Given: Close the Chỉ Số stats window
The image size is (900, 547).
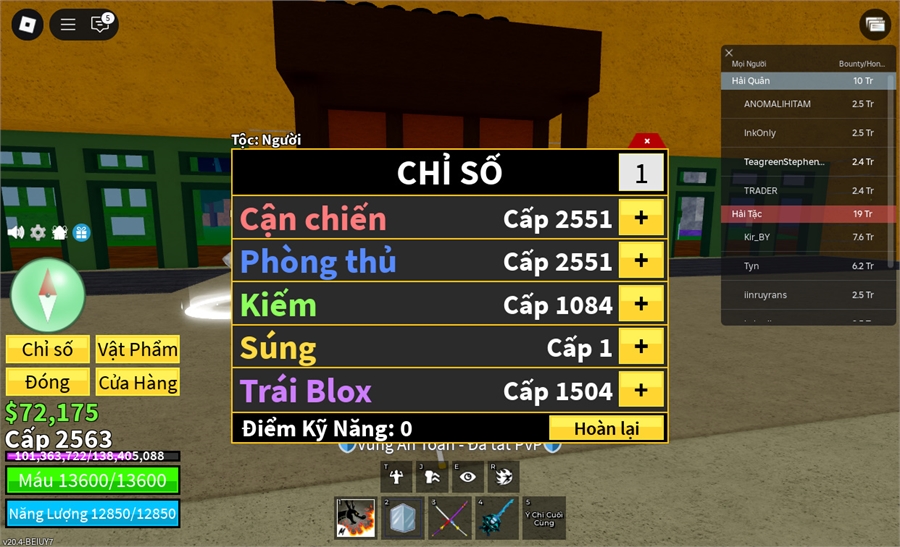Looking at the screenshot, I should point(647,141).
